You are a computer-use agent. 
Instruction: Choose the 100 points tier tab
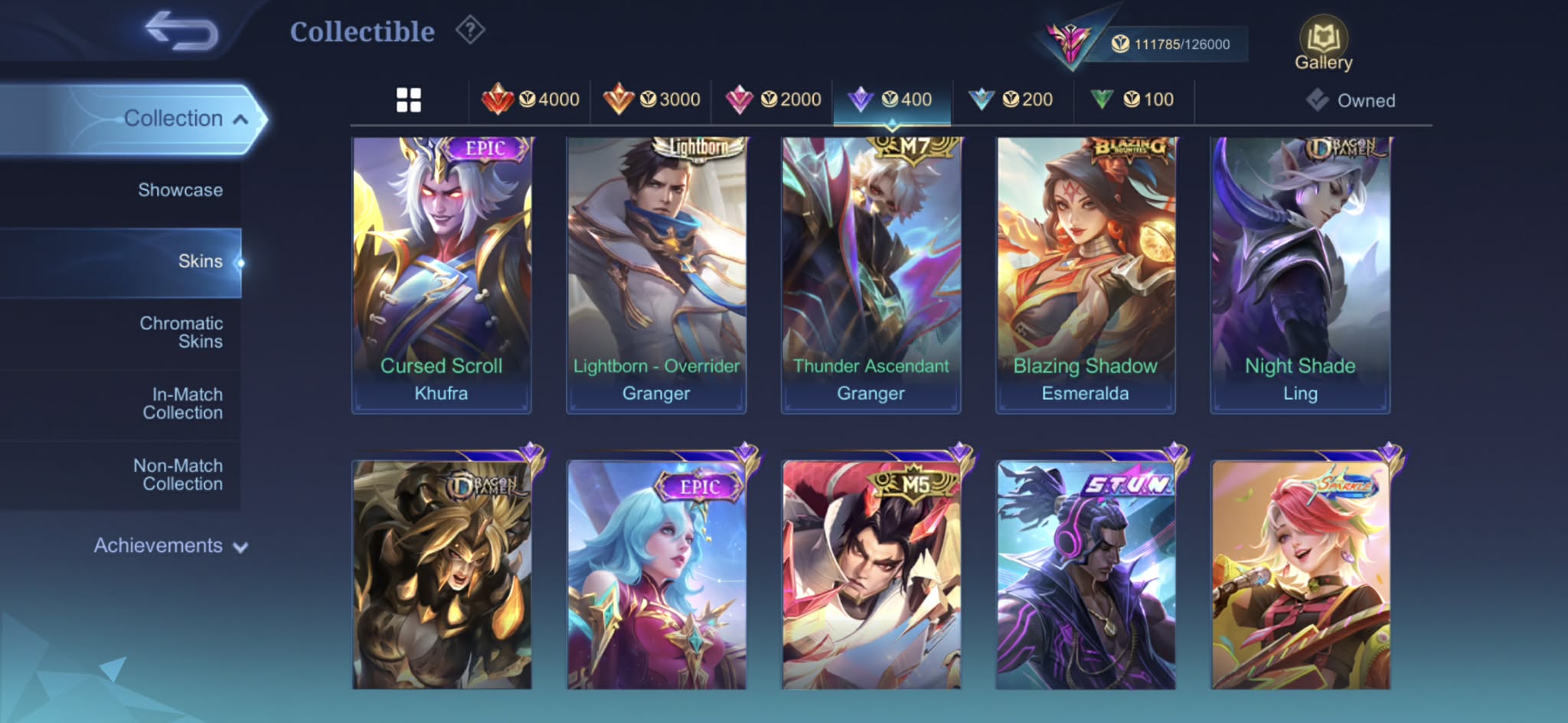tap(1133, 100)
